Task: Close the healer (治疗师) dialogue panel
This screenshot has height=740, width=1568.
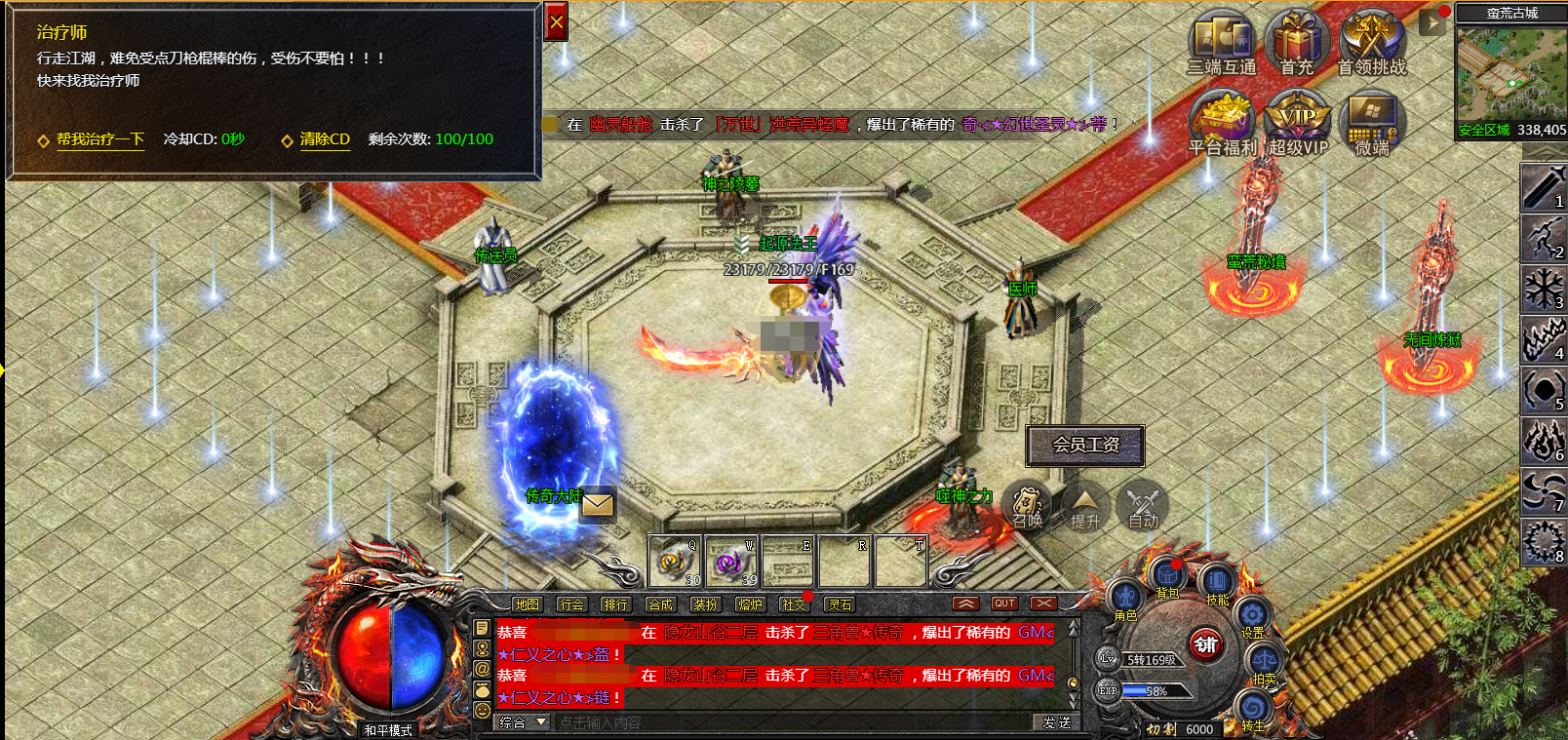Action: pos(556,21)
